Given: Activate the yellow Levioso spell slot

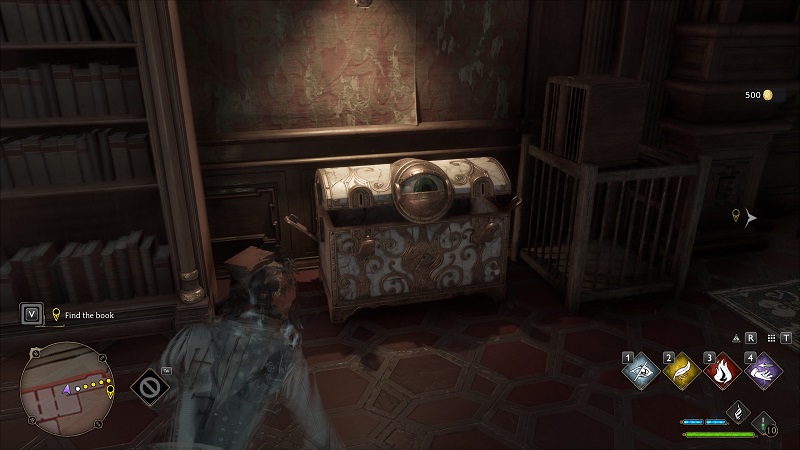Looking at the screenshot, I should pos(681,373).
